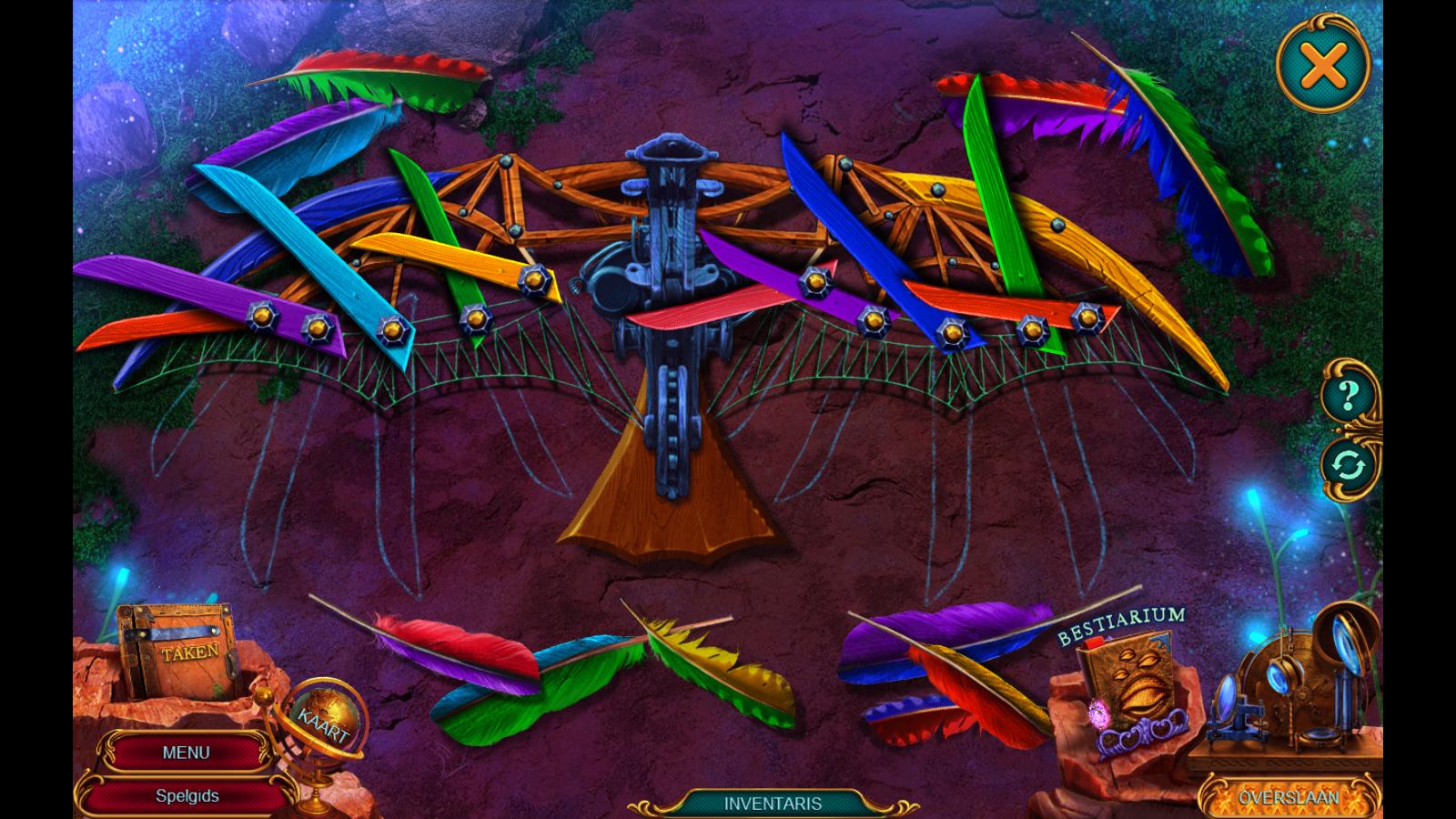
Task: Expand the Inventaris inventory bar
Action: pos(773,804)
